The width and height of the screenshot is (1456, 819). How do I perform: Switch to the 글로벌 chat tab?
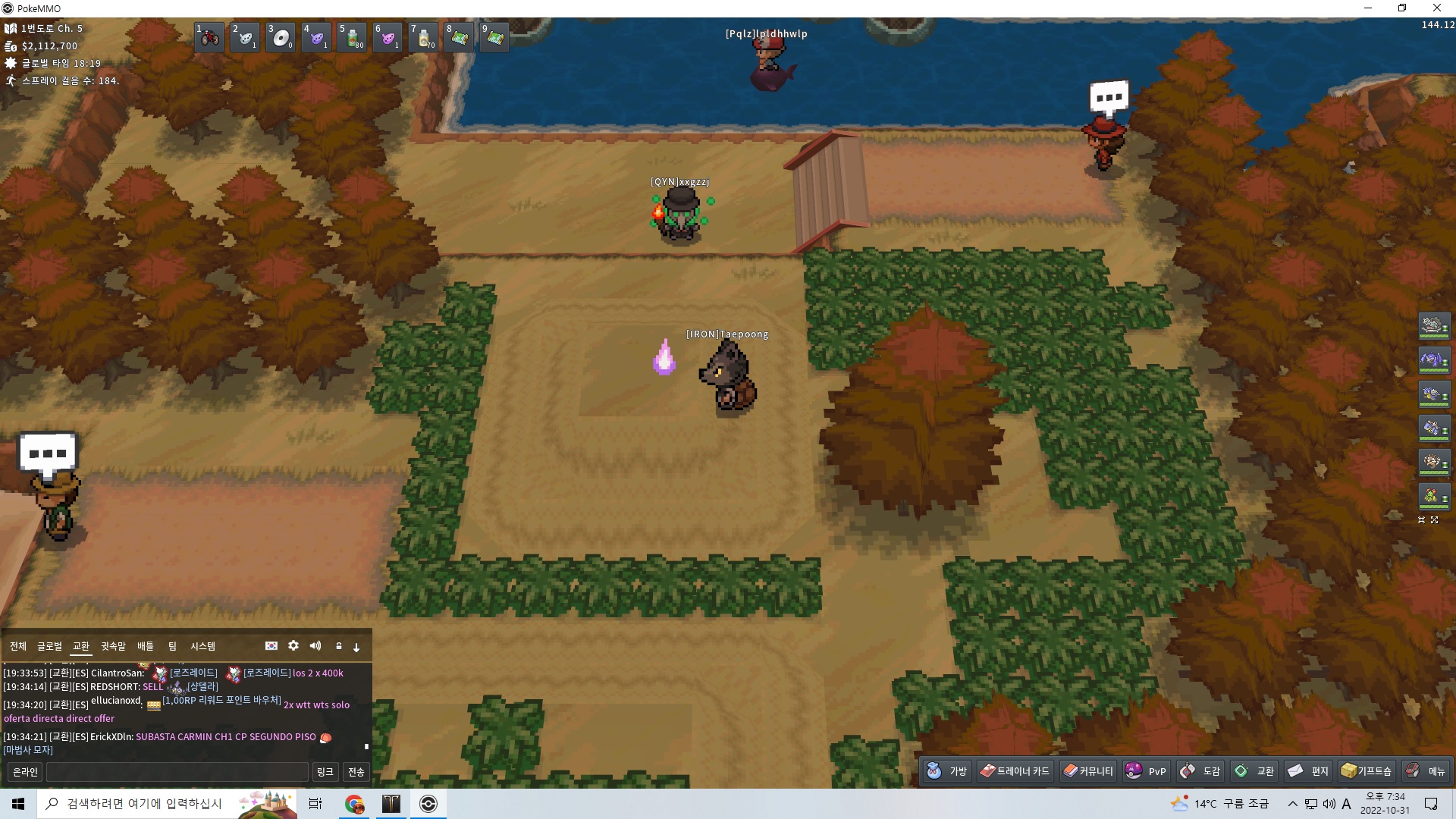[49, 646]
